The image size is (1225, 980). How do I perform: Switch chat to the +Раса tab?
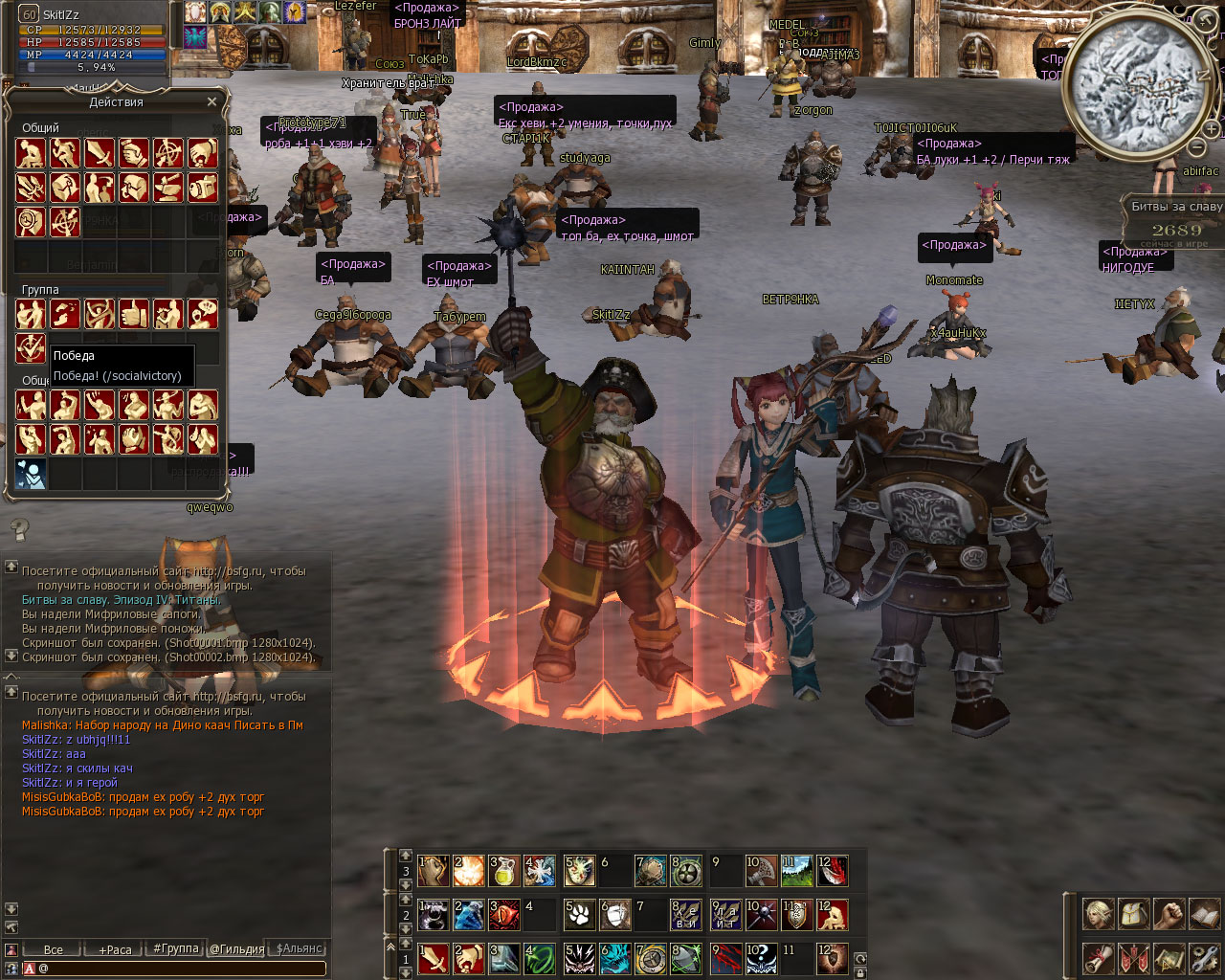coord(115,949)
